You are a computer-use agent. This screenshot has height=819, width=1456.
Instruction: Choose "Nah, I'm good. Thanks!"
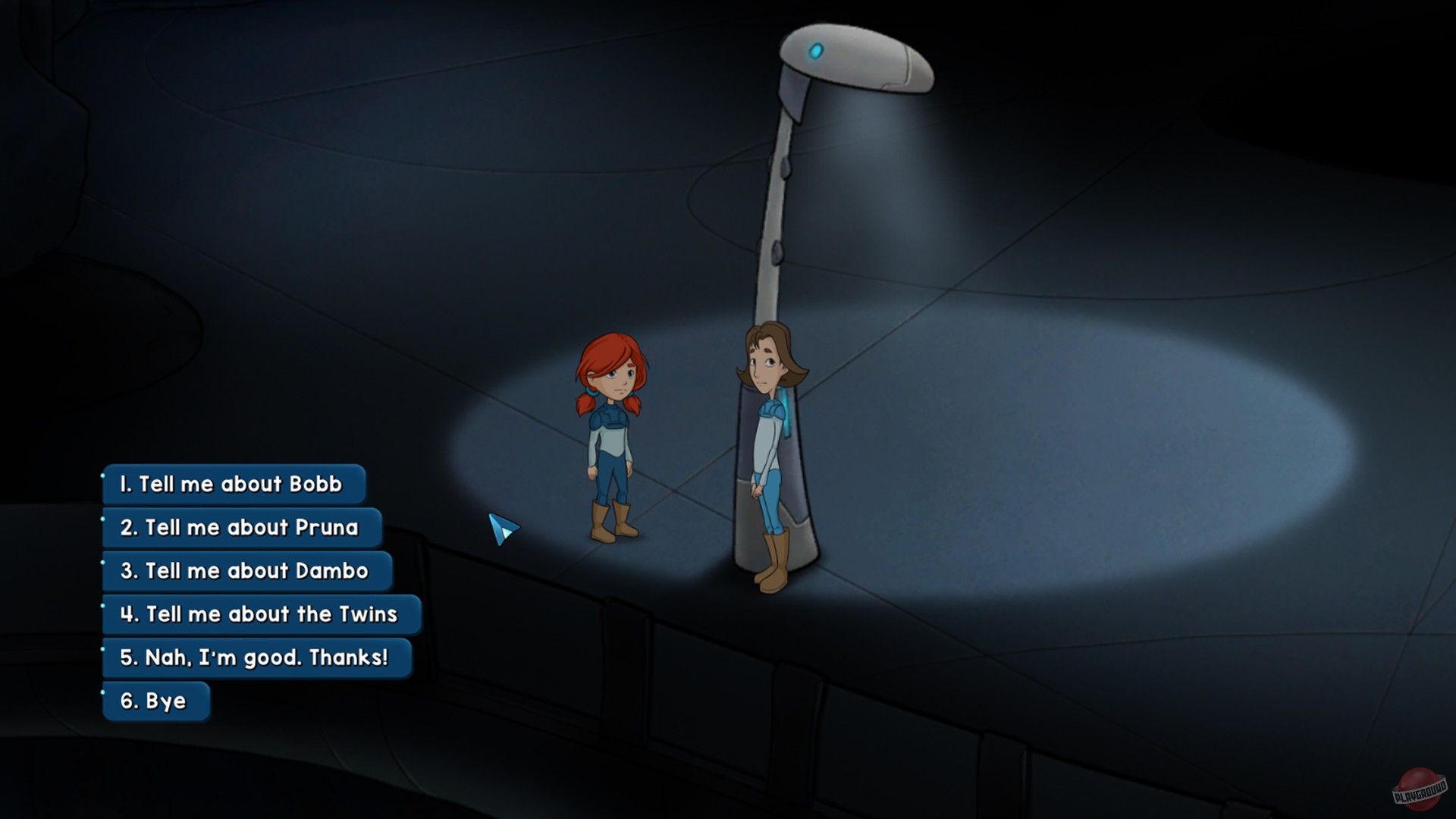256,658
